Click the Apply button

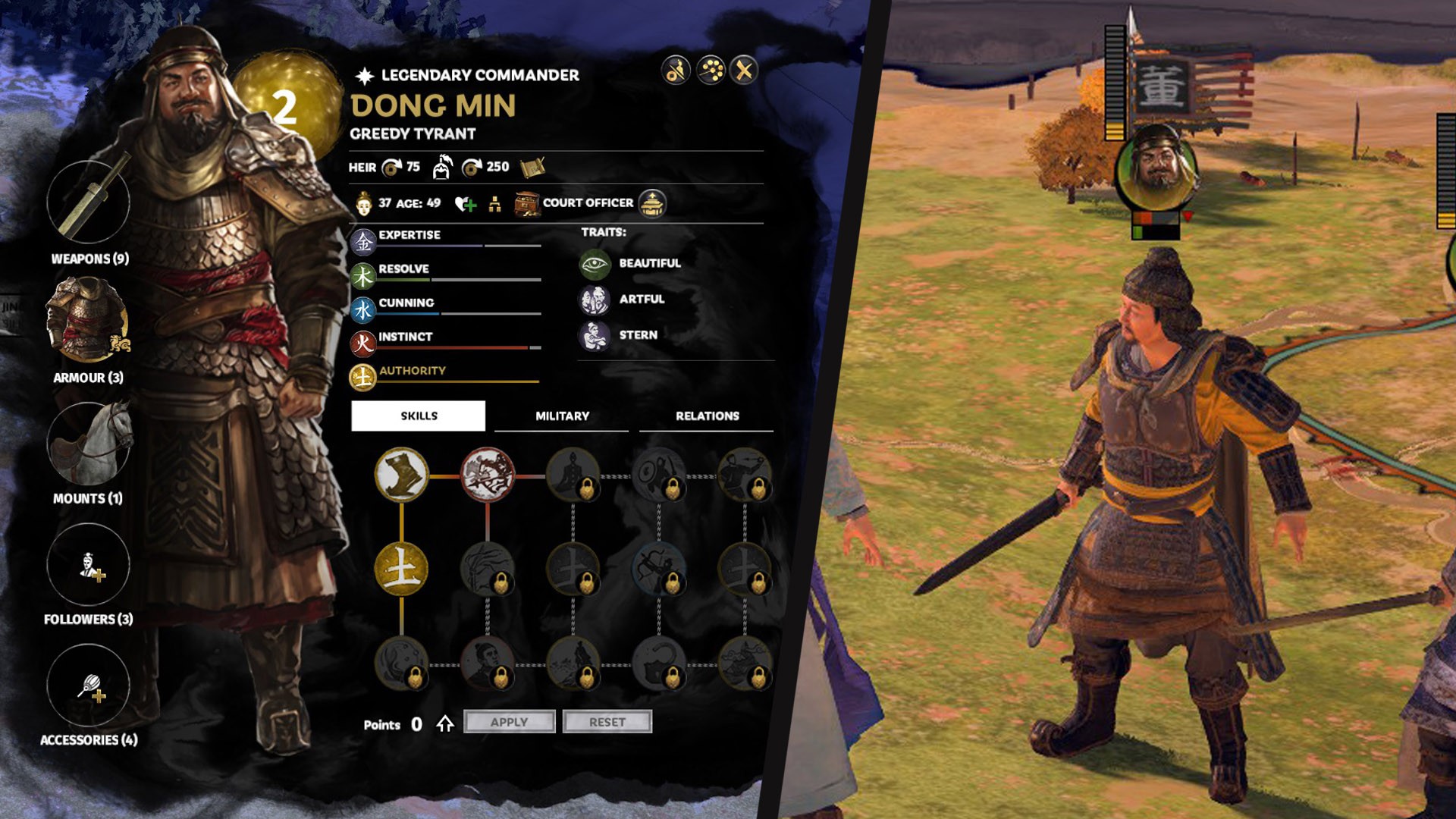pyautogui.click(x=509, y=722)
